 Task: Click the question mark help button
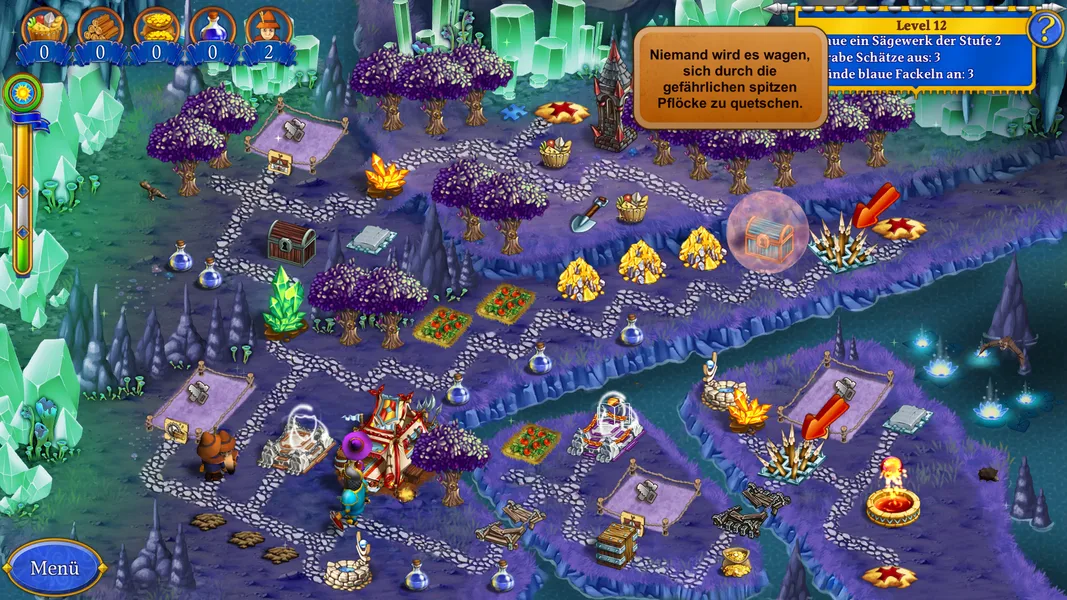pos(1046,29)
